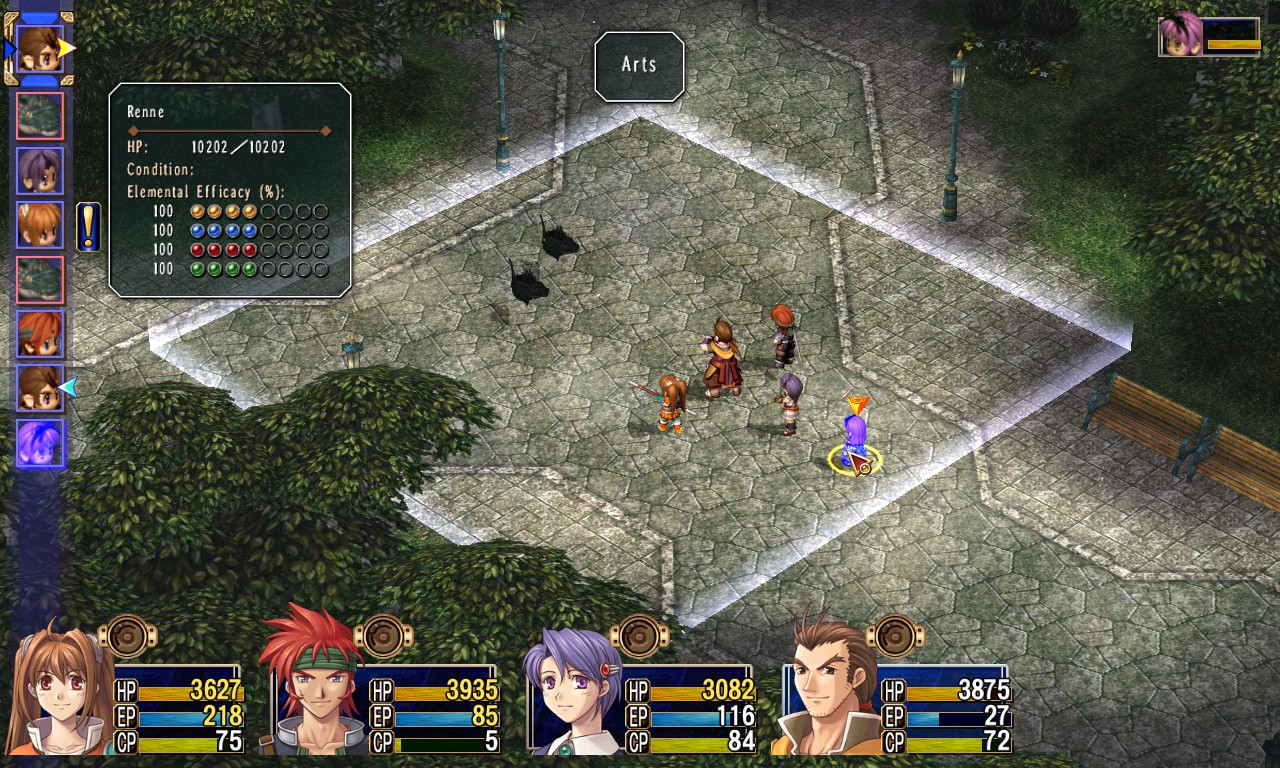The height and width of the screenshot is (768, 1280).
Task: Confirm the targeted Renne unit with yellow ring
Action: point(855,445)
